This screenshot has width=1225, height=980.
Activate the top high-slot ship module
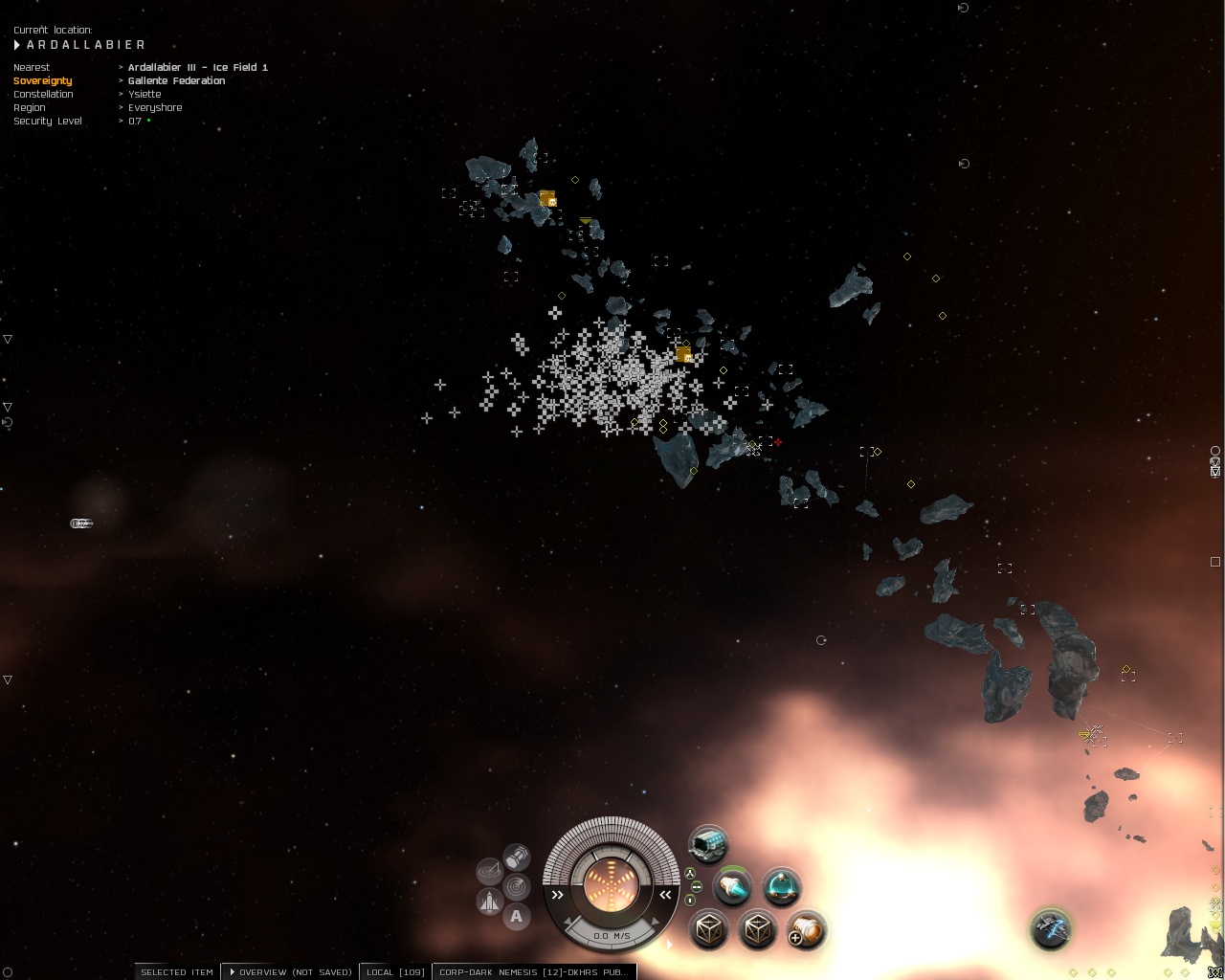pos(708,844)
